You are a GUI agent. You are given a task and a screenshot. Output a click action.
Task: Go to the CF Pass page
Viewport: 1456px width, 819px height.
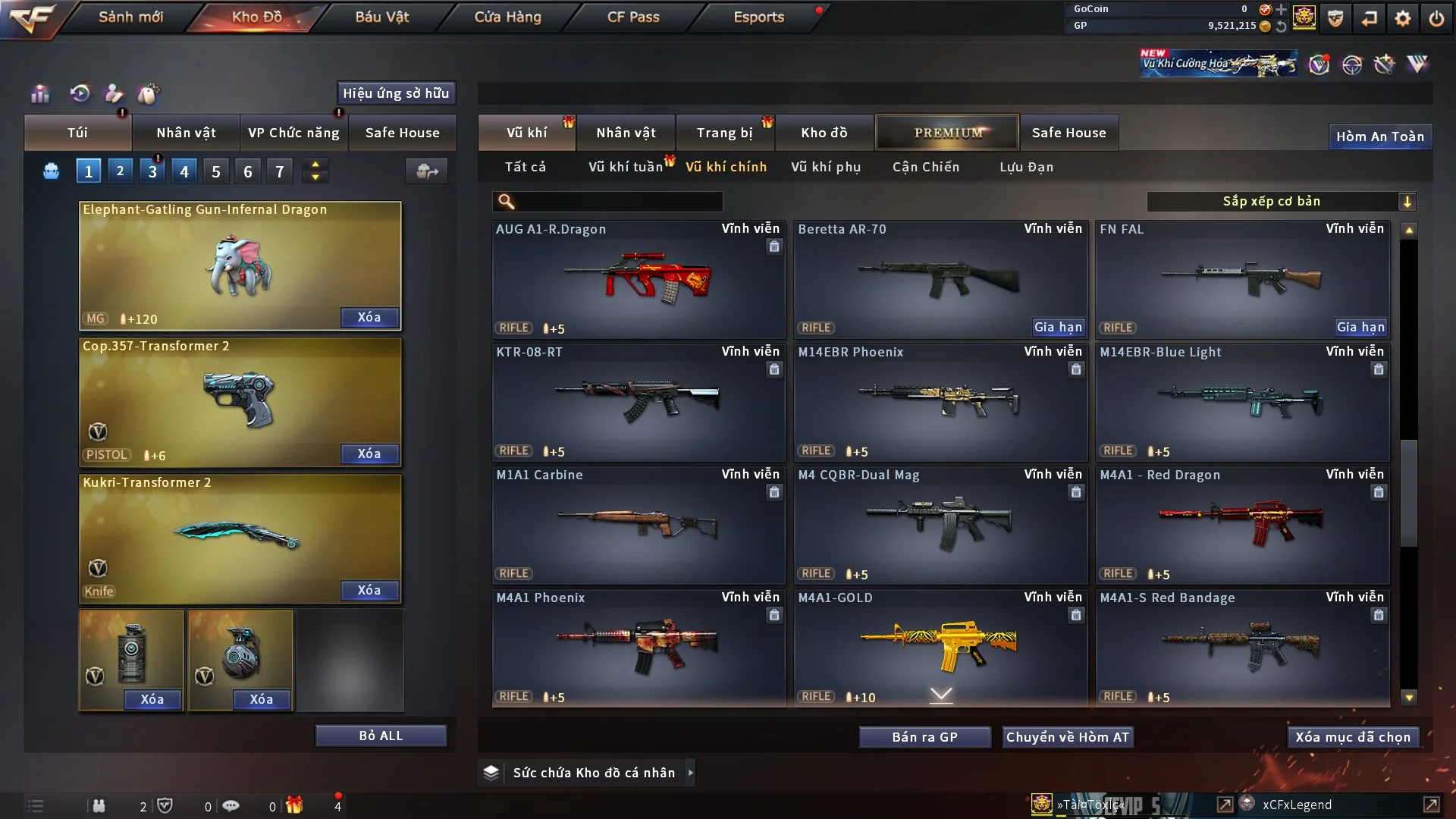[633, 17]
